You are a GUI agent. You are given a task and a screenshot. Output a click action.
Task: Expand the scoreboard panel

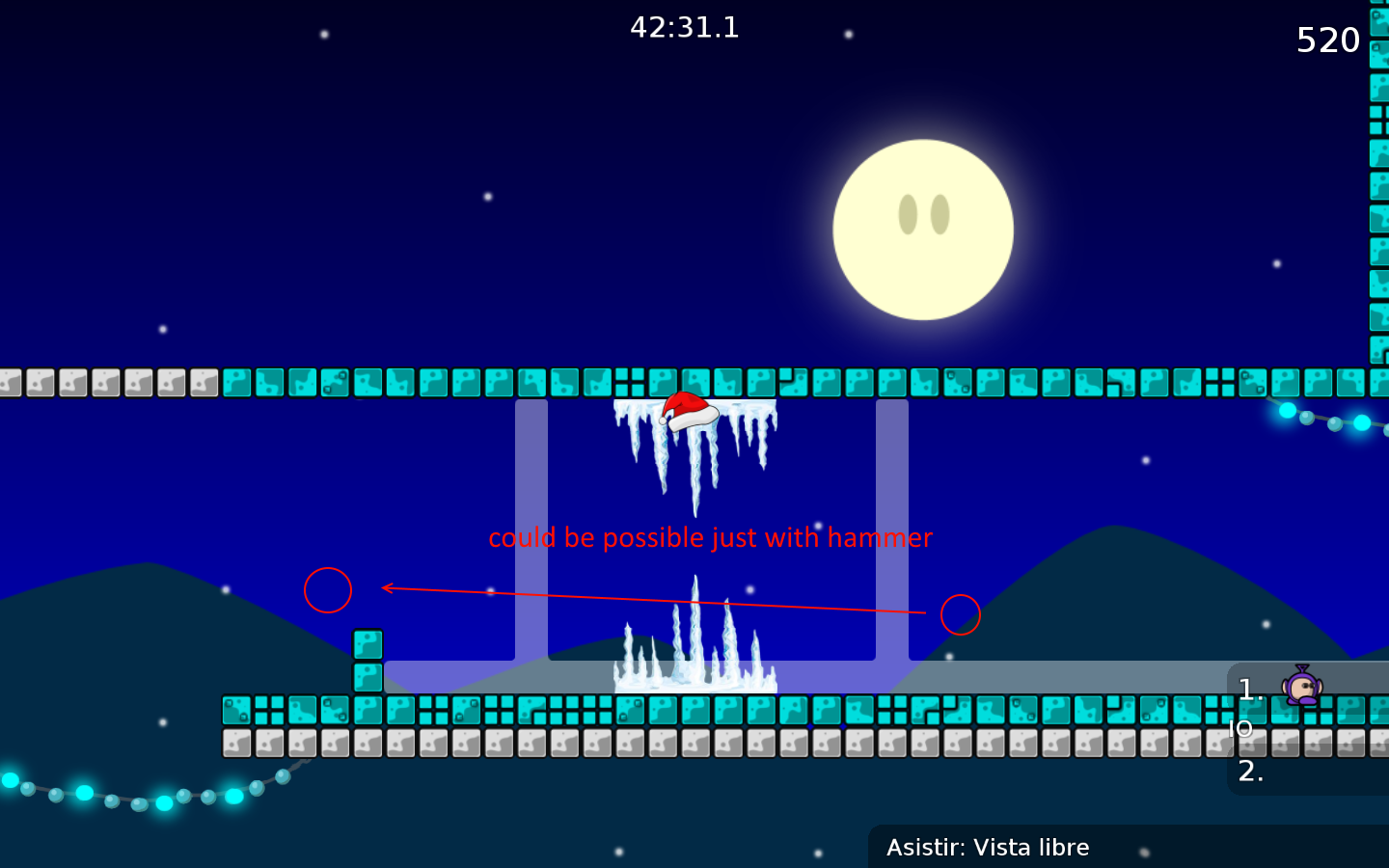point(1307,730)
